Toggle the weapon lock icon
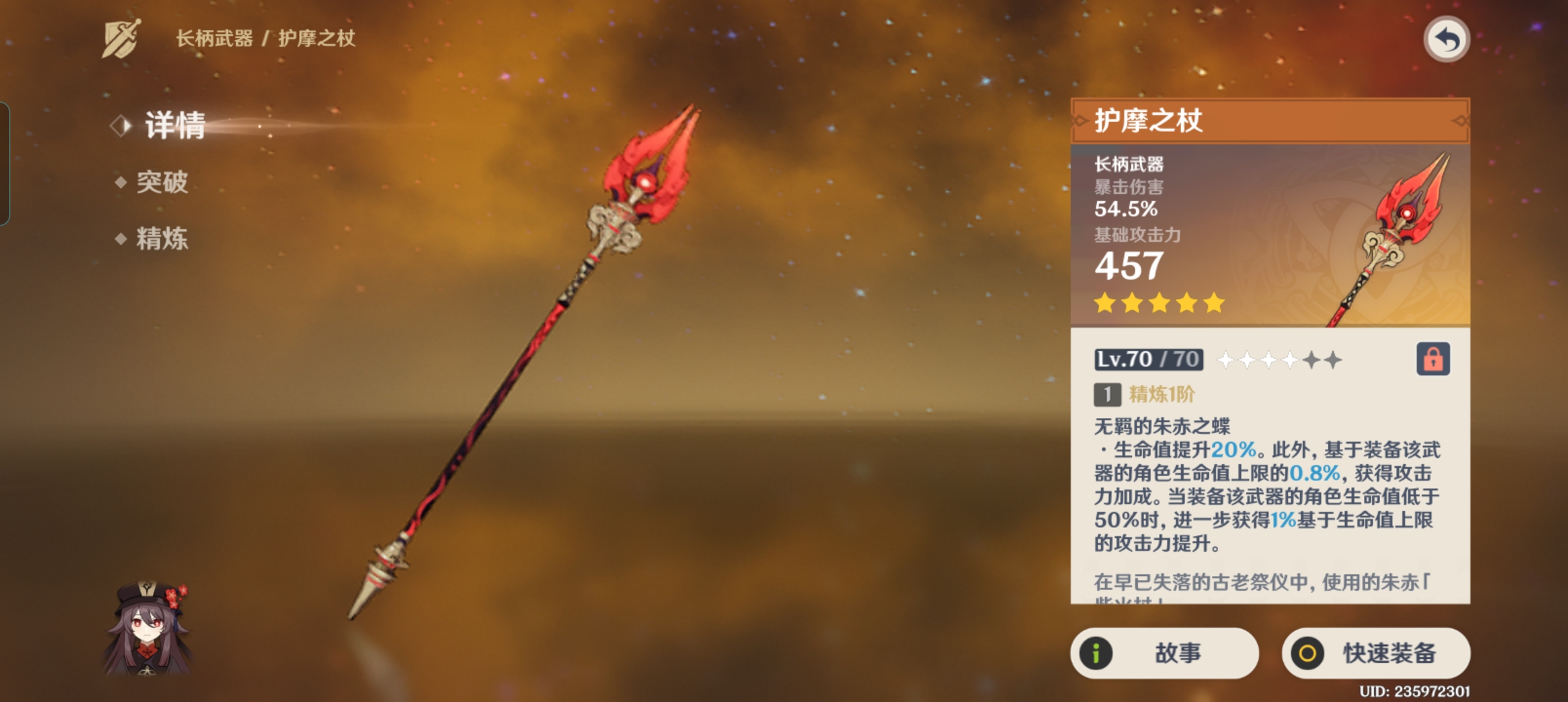 [1433, 359]
